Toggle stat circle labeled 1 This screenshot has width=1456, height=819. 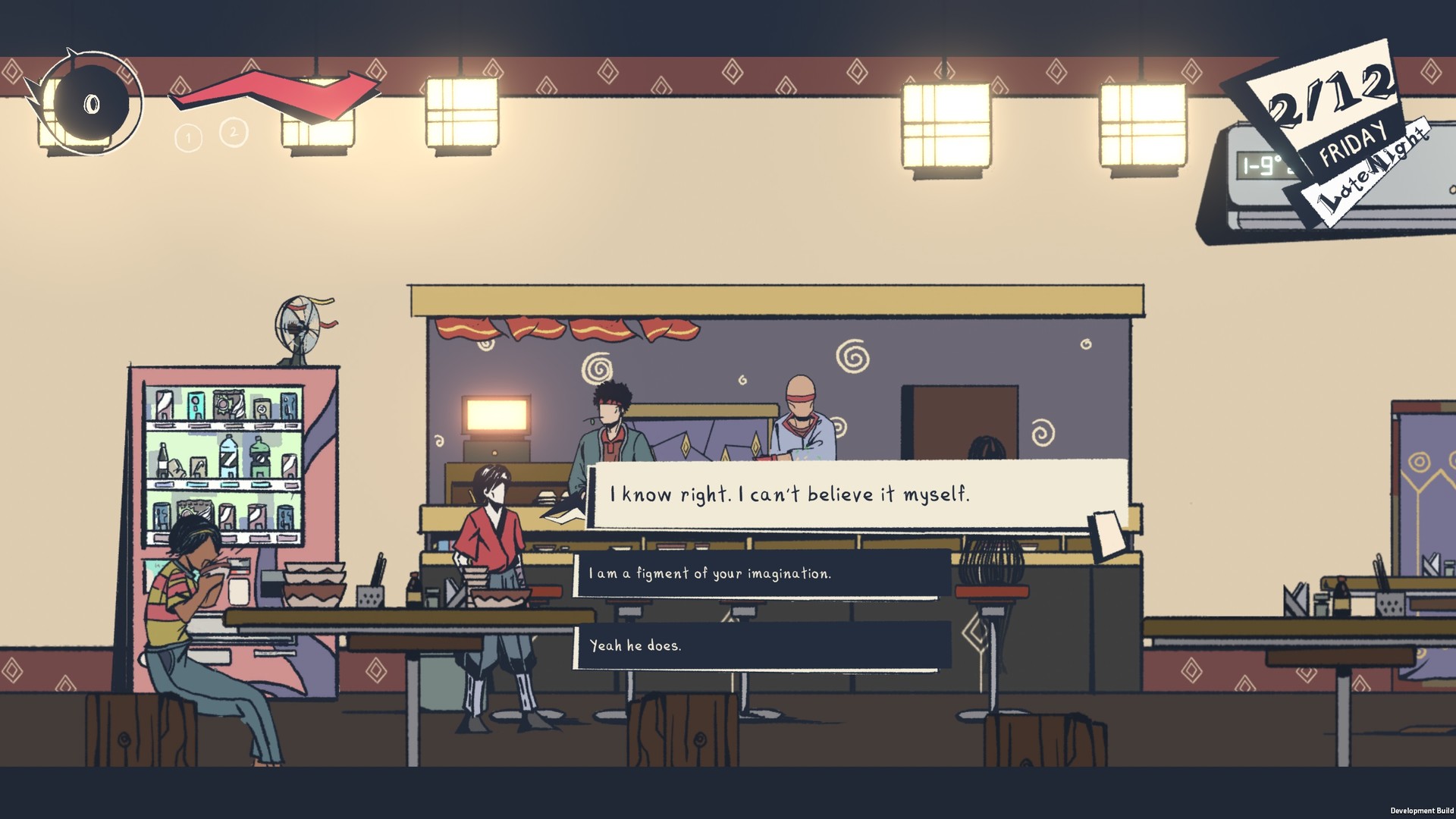(x=188, y=138)
